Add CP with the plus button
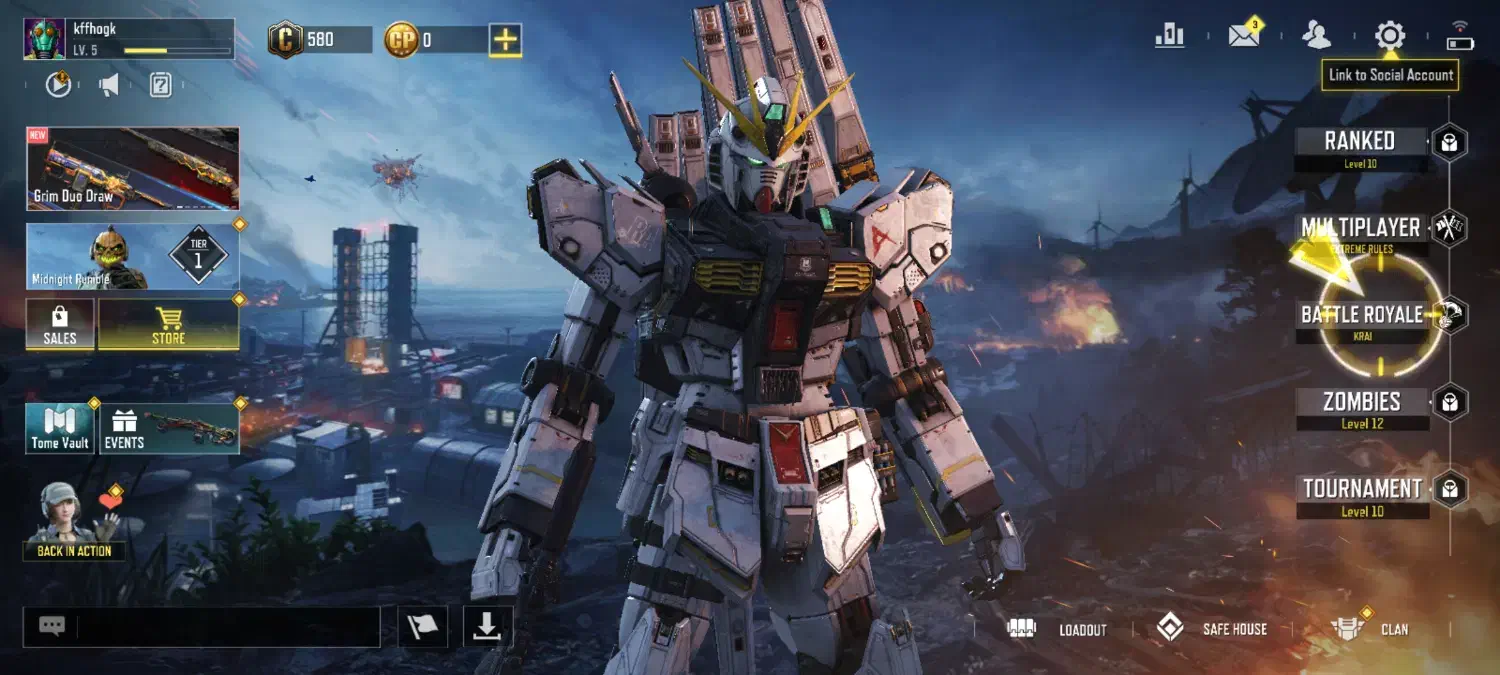Viewport: 1500px width, 675px height. [x=505, y=40]
